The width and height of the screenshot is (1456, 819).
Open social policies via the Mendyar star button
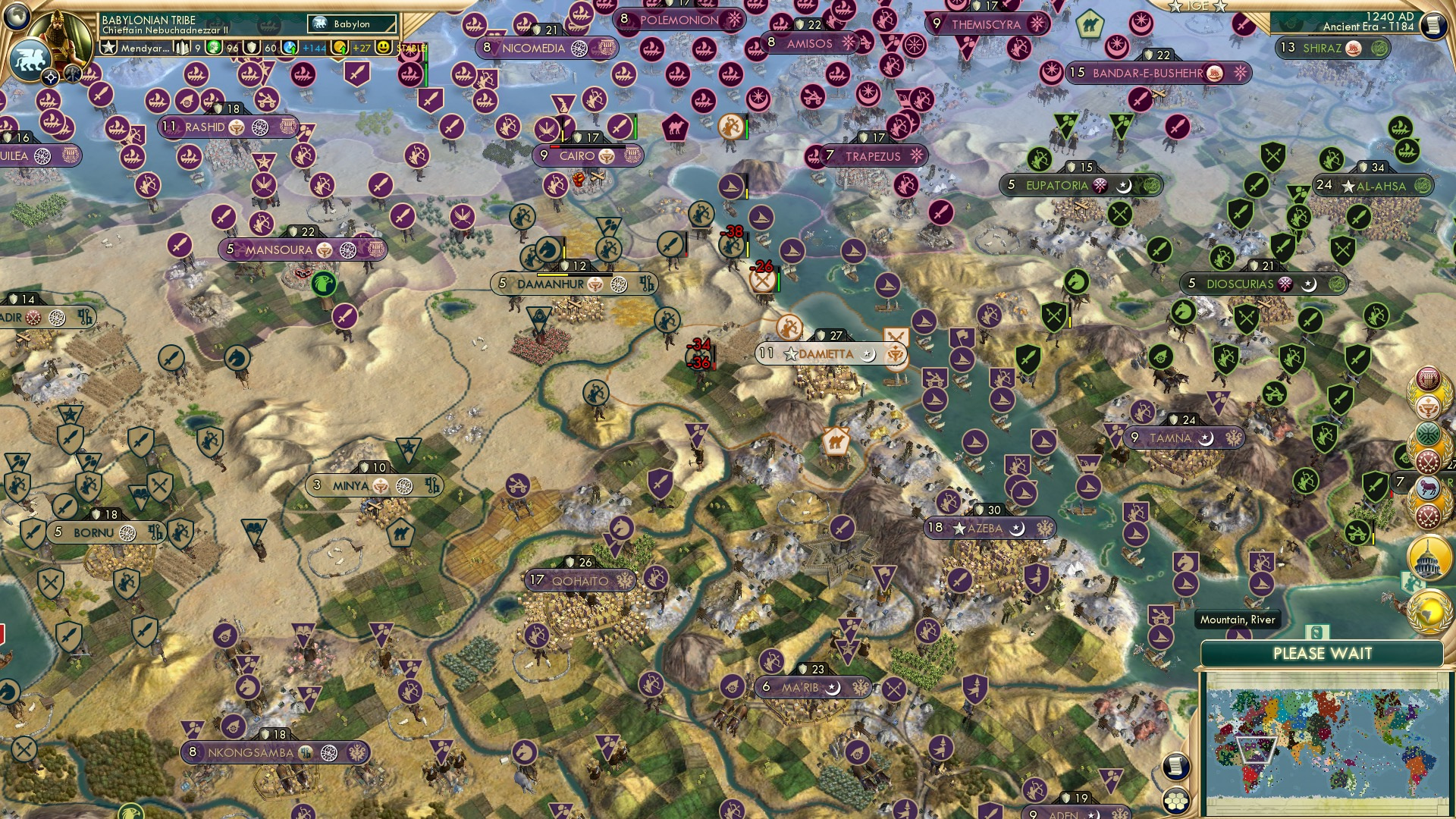[110, 47]
